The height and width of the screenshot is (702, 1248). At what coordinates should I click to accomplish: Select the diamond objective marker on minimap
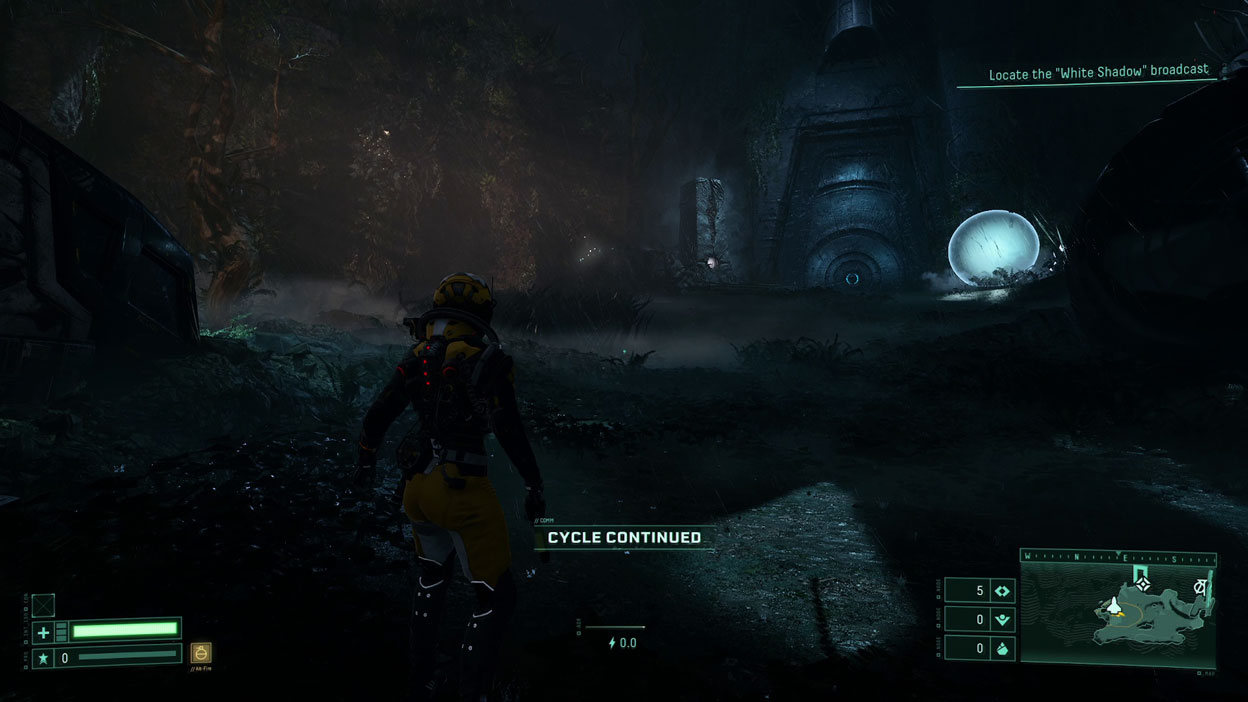(x=1144, y=584)
